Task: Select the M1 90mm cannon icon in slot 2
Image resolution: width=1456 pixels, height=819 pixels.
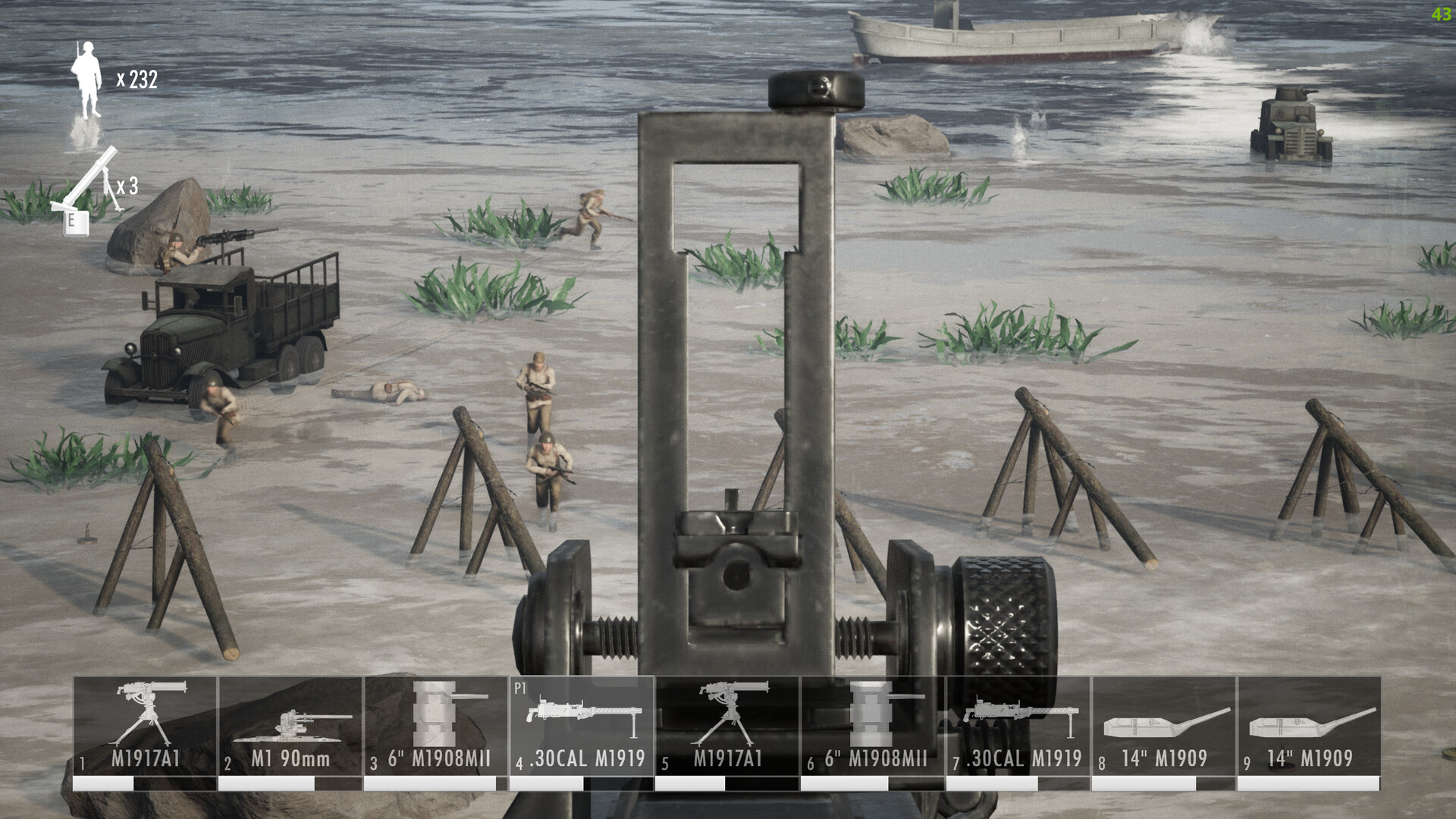Action: pos(290,724)
